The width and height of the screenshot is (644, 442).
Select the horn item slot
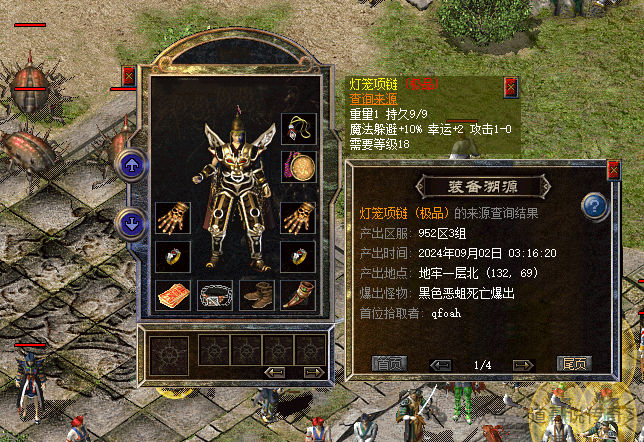298,295
